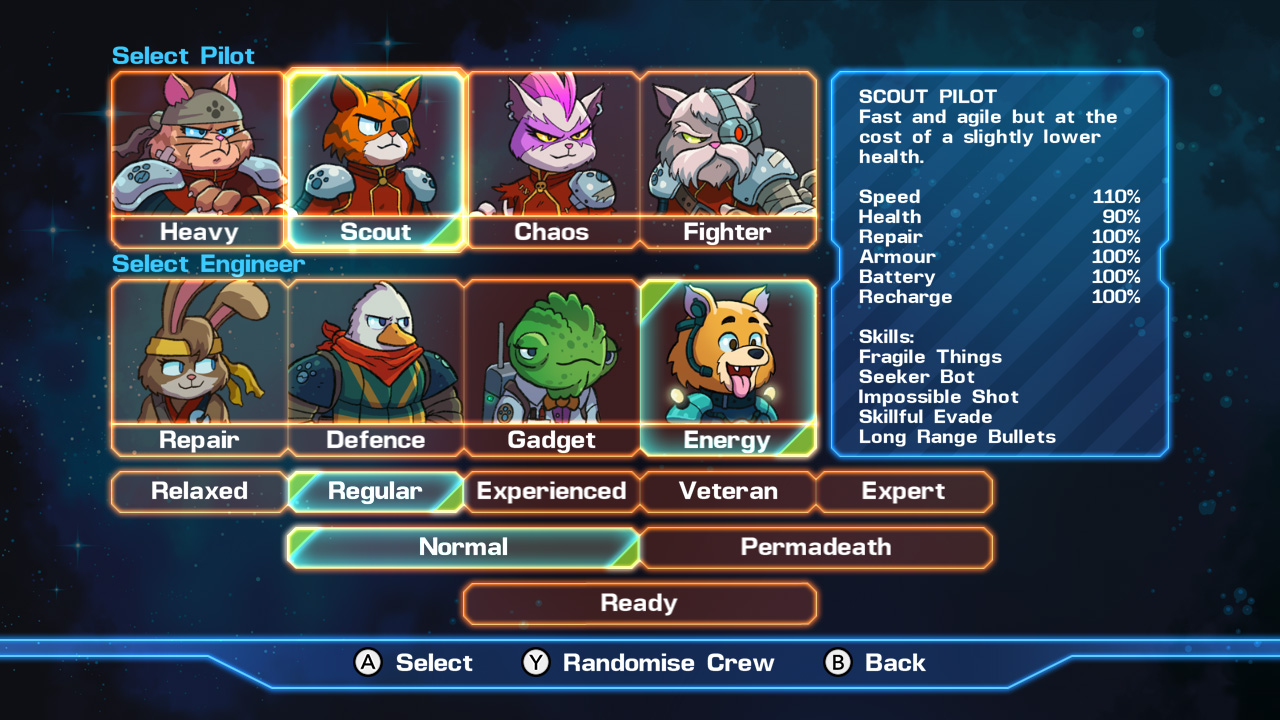Pick the Fighter pilot portrait
Image resolution: width=1280 pixels, height=720 pixels.
point(728,150)
